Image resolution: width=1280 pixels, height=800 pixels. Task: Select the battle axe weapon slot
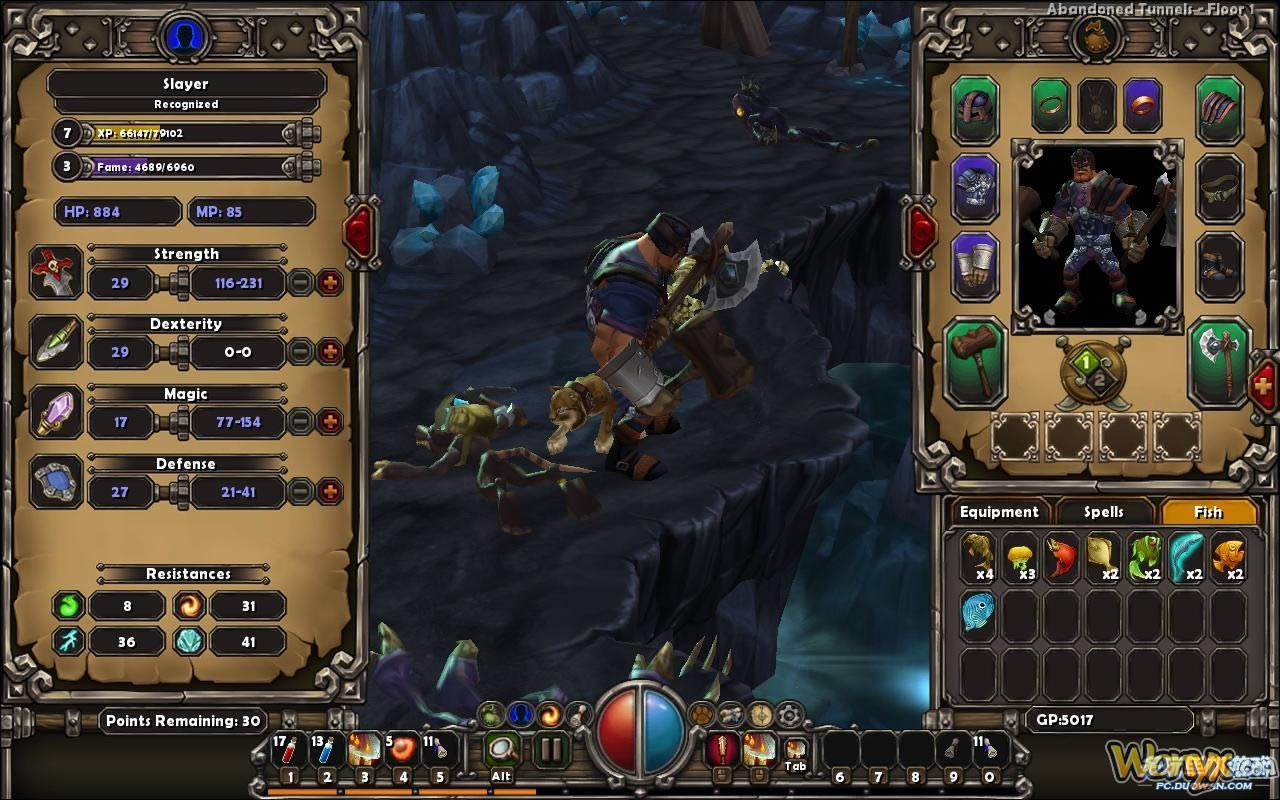click(x=1219, y=359)
